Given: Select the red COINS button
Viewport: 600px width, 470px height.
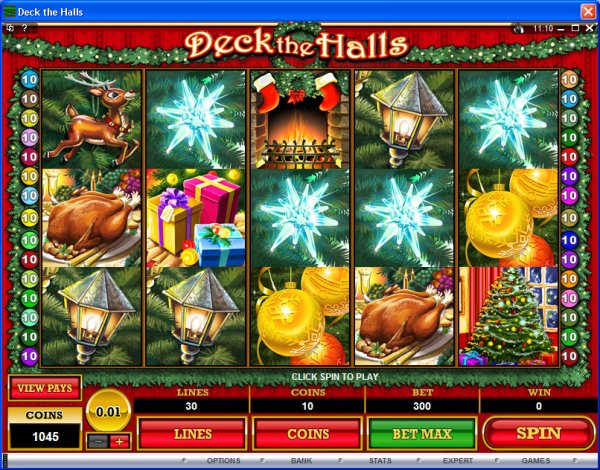Looking at the screenshot, I should click(x=306, y=433).
